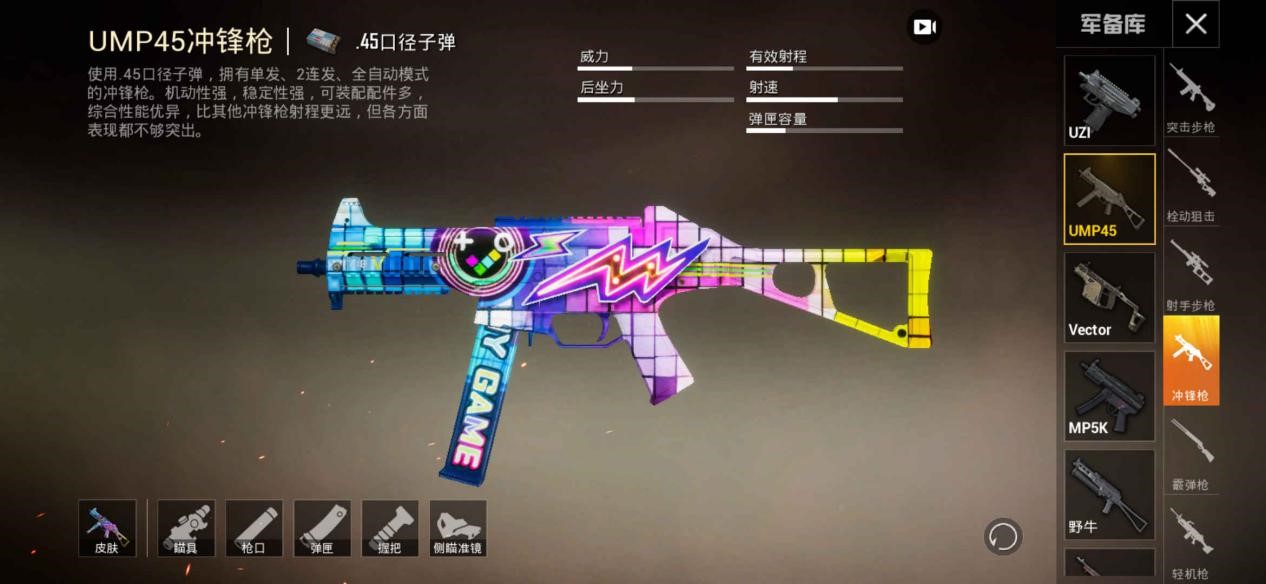Select the 冲锋枪 category tab
The height and width of the screenshot is (584, 1266).
point(1190,361)
